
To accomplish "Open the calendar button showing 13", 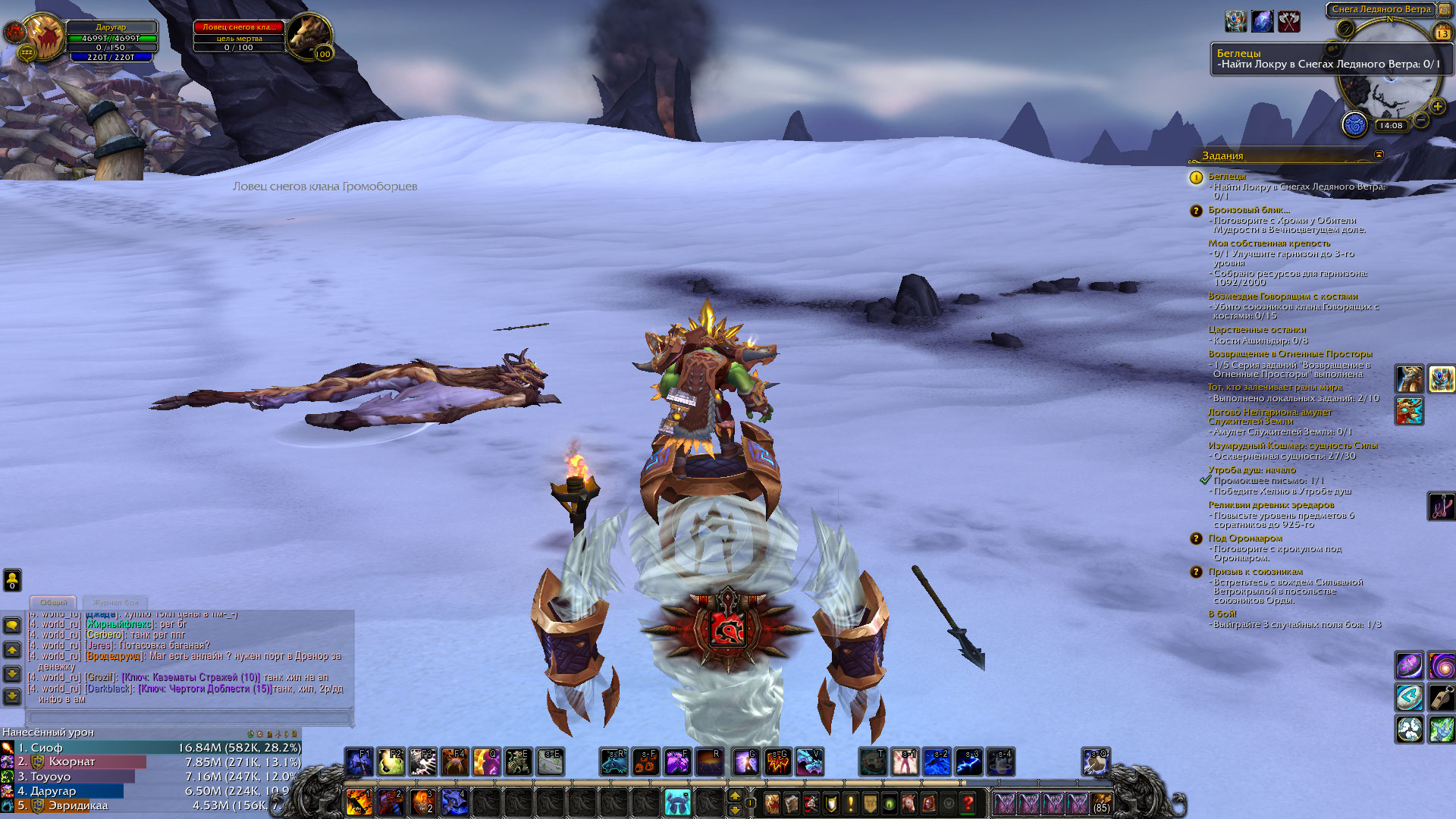I will [1442, 33].
